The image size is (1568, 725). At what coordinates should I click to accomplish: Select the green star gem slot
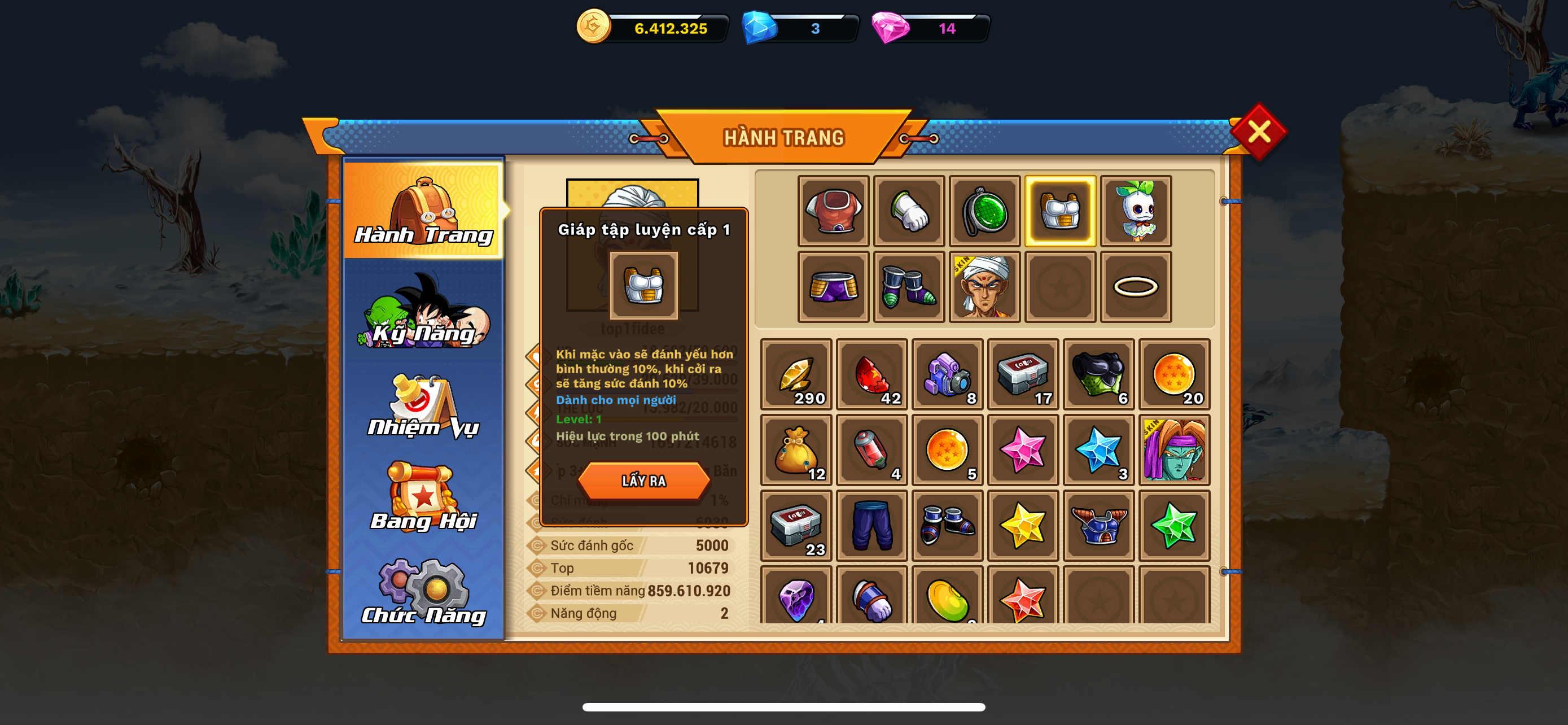pos(1174,525)
